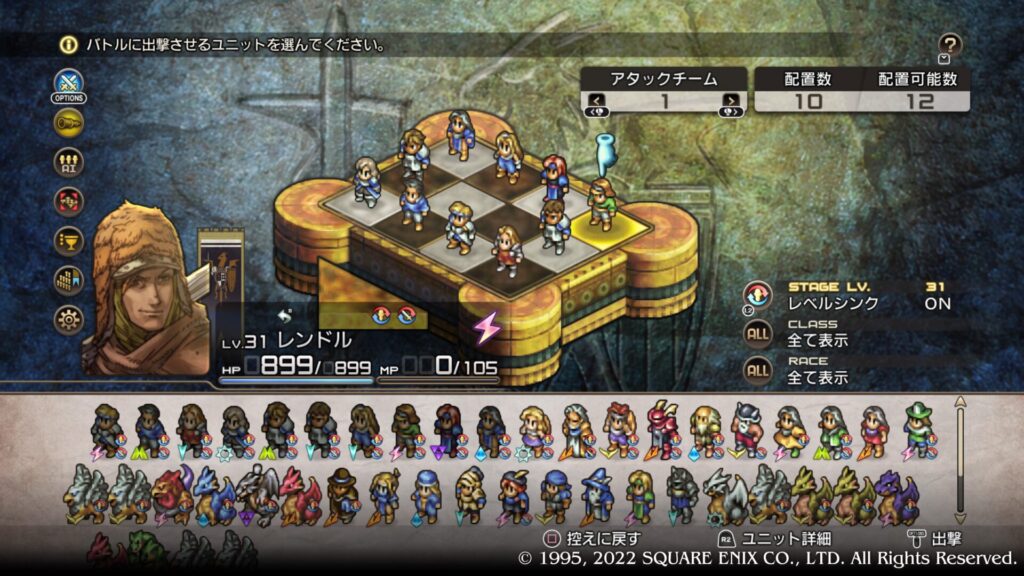The width and height of the screenshot is (1024, 576).
Task: Click the gear settings icon
Action: tap(69, 320)
